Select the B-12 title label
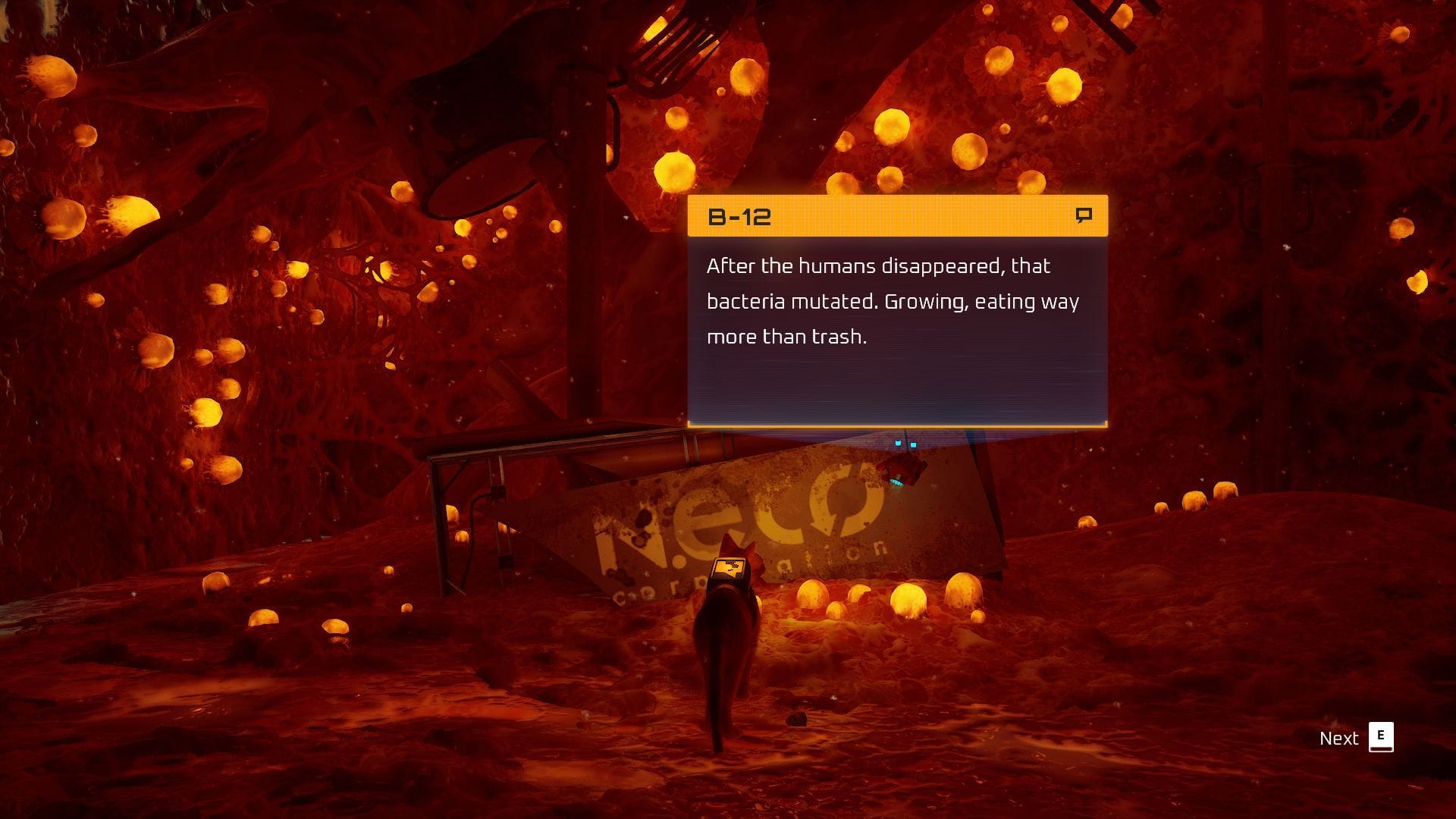This screenshot has width=1456, height=819. pos(738,218)
